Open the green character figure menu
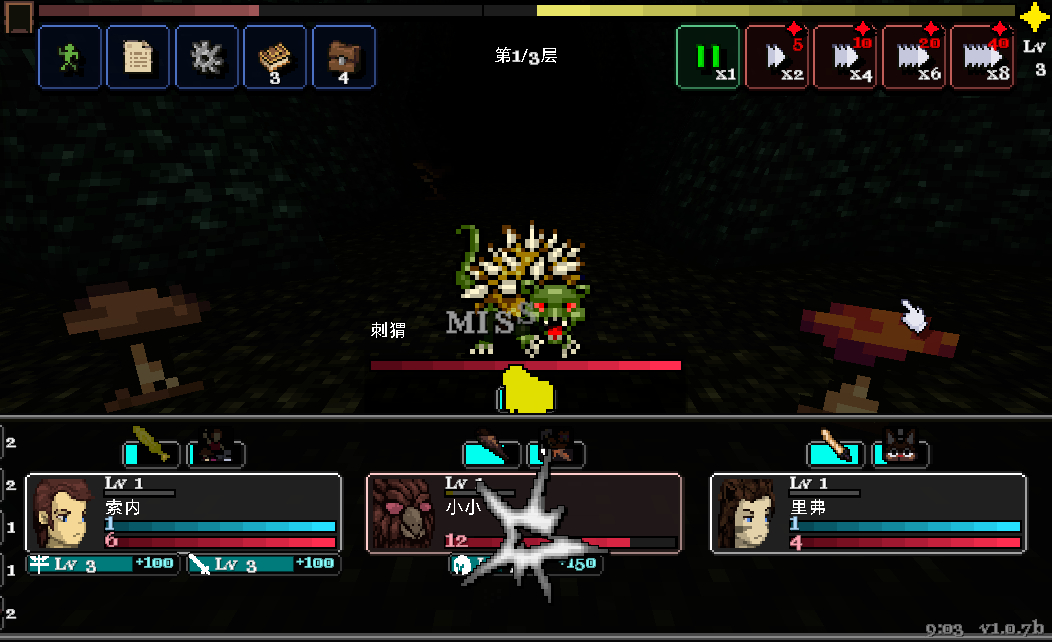 tap(70, 57)
